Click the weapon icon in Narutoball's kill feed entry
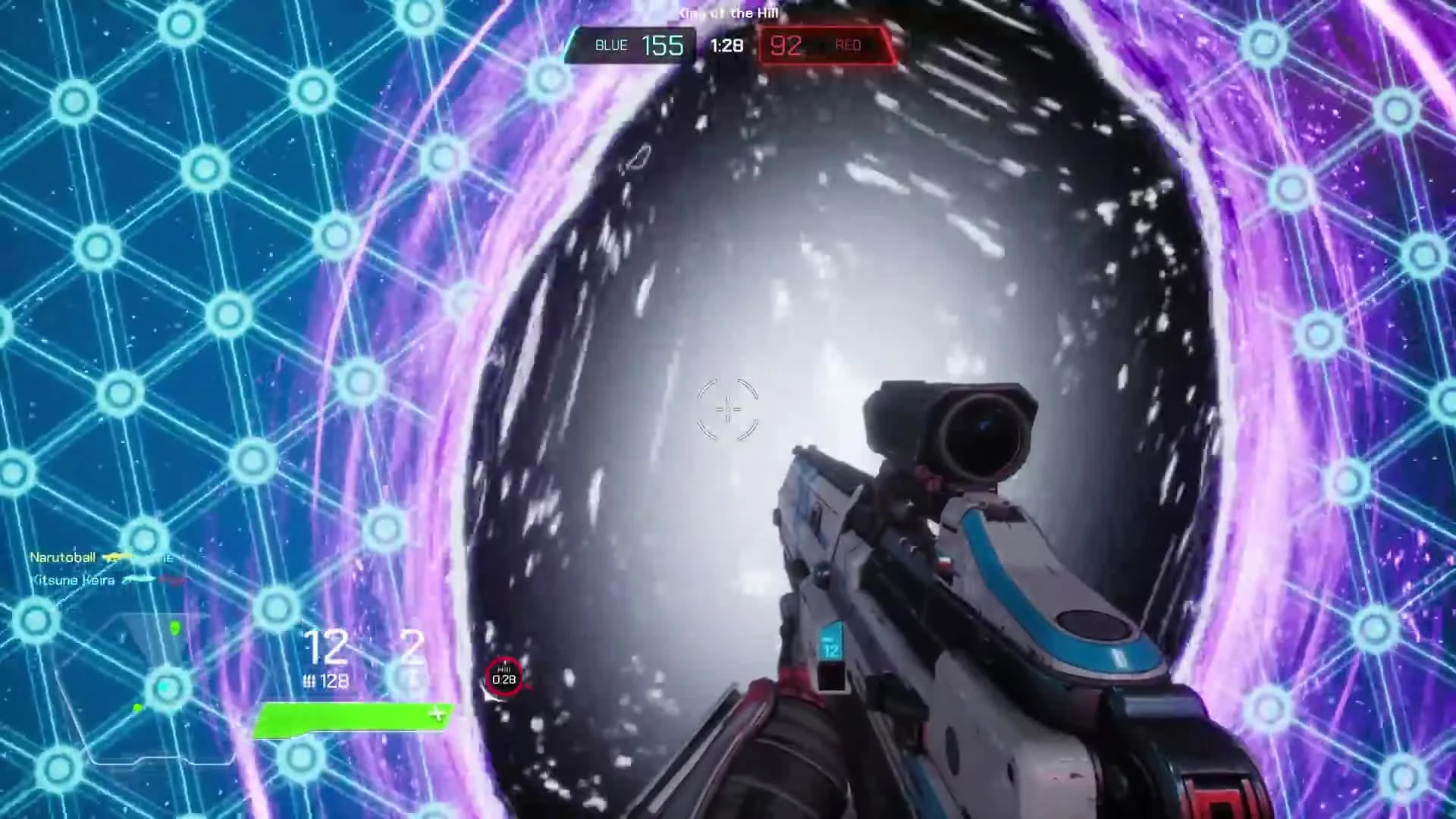 click(115, 557)
